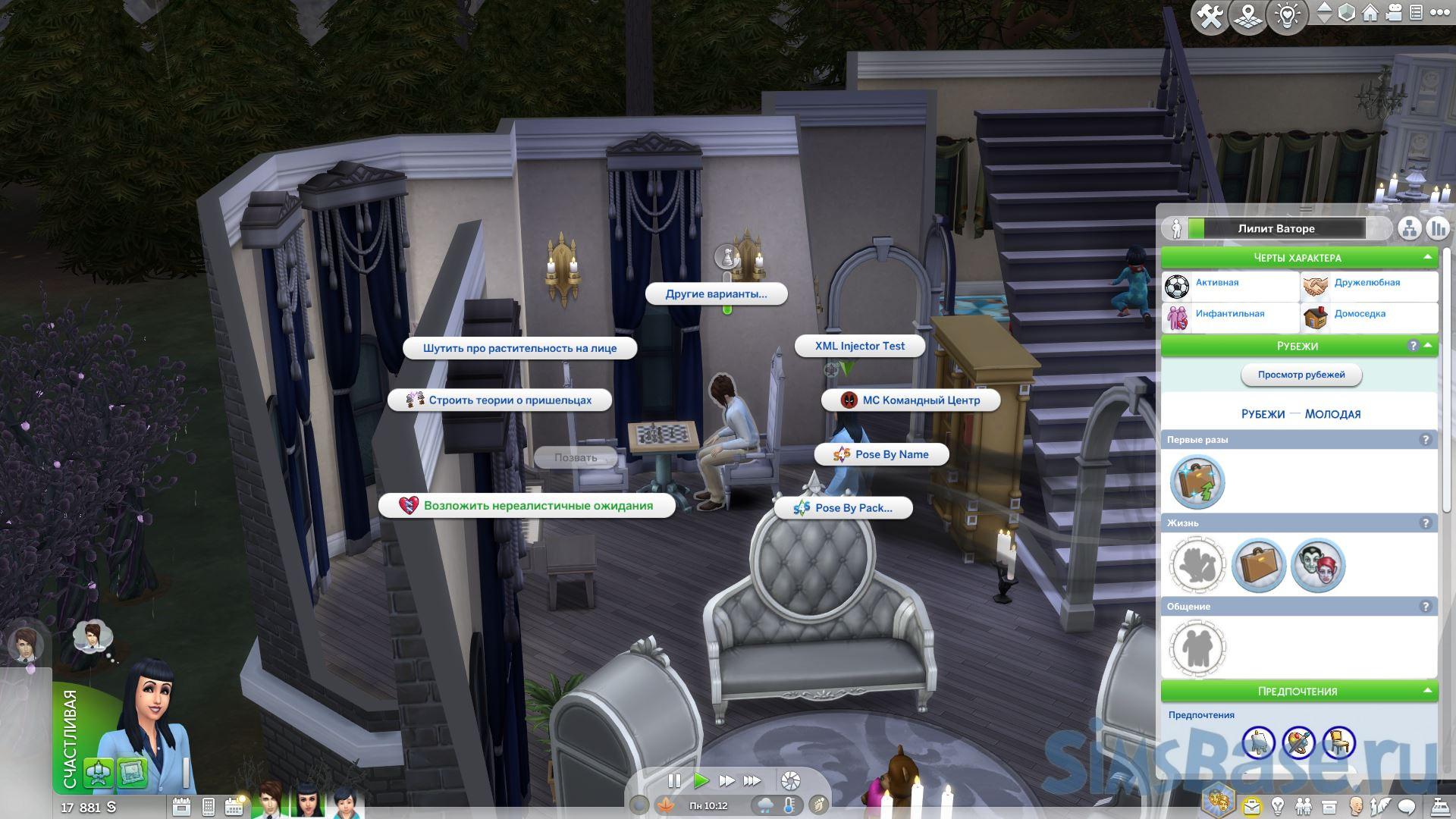The height and width of the screenshot is (819, 1456).
Task: Collapse the 'Черты характера' section
Action: coord(1427,258)
